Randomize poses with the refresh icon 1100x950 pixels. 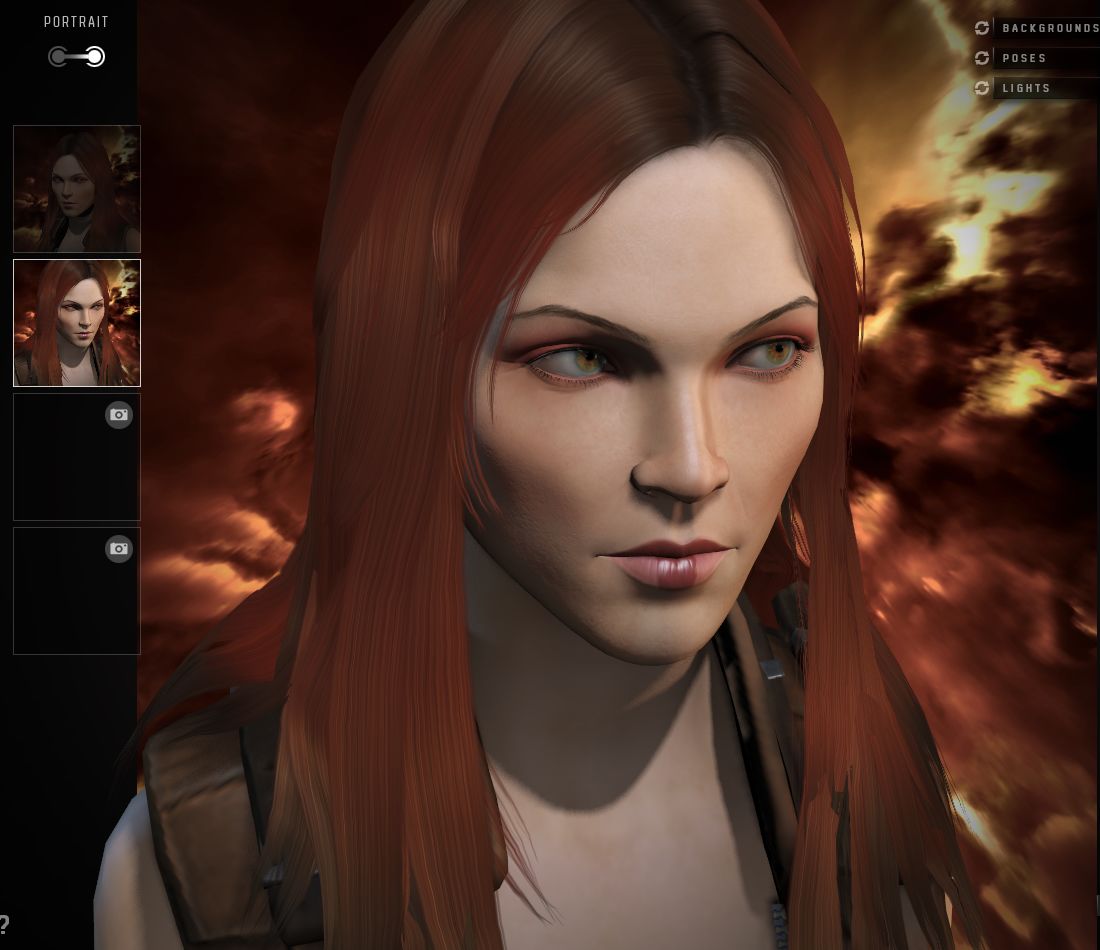(x=982, y=58)
